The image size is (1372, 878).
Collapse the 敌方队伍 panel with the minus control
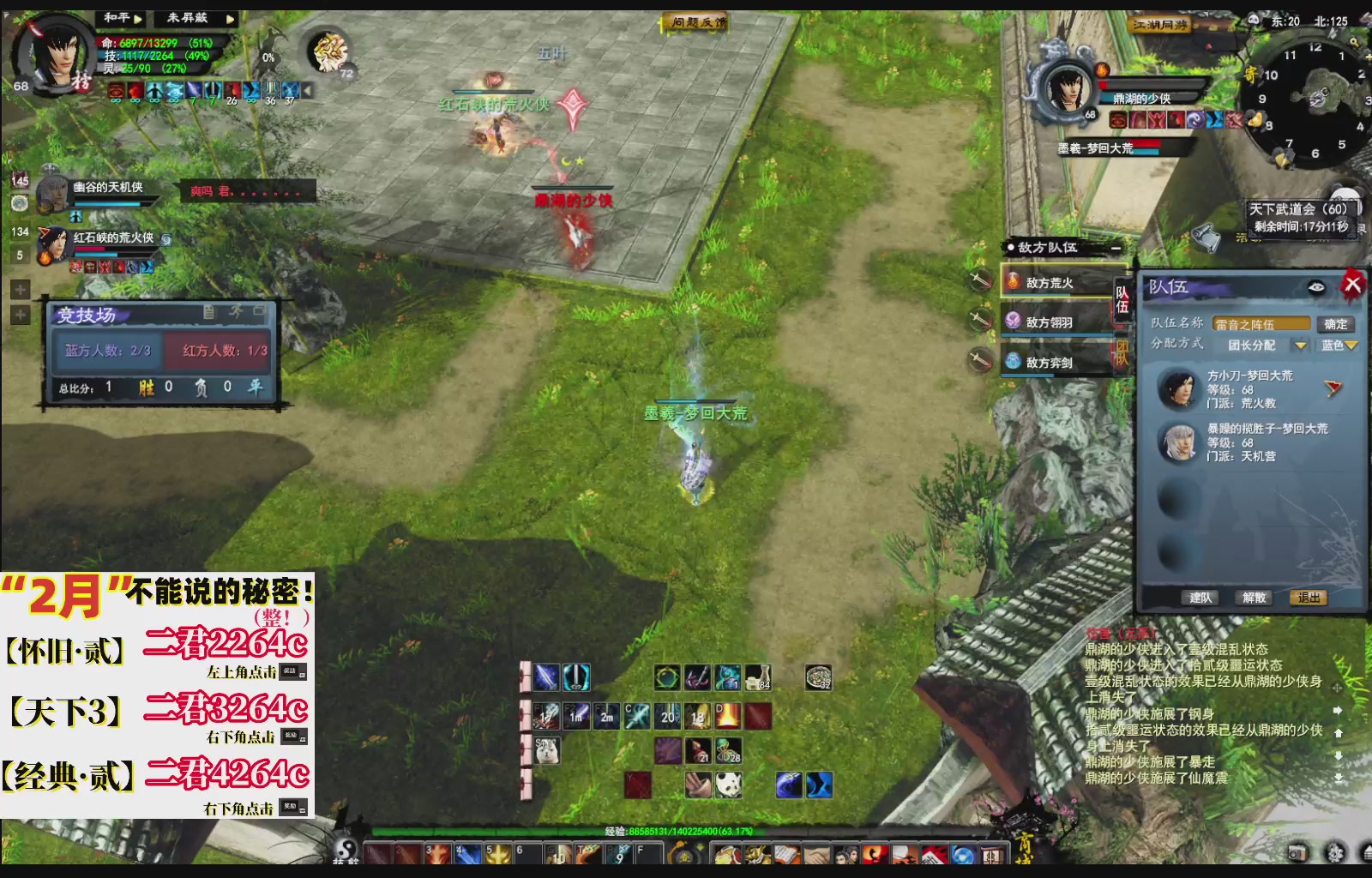pos(1116,248)
